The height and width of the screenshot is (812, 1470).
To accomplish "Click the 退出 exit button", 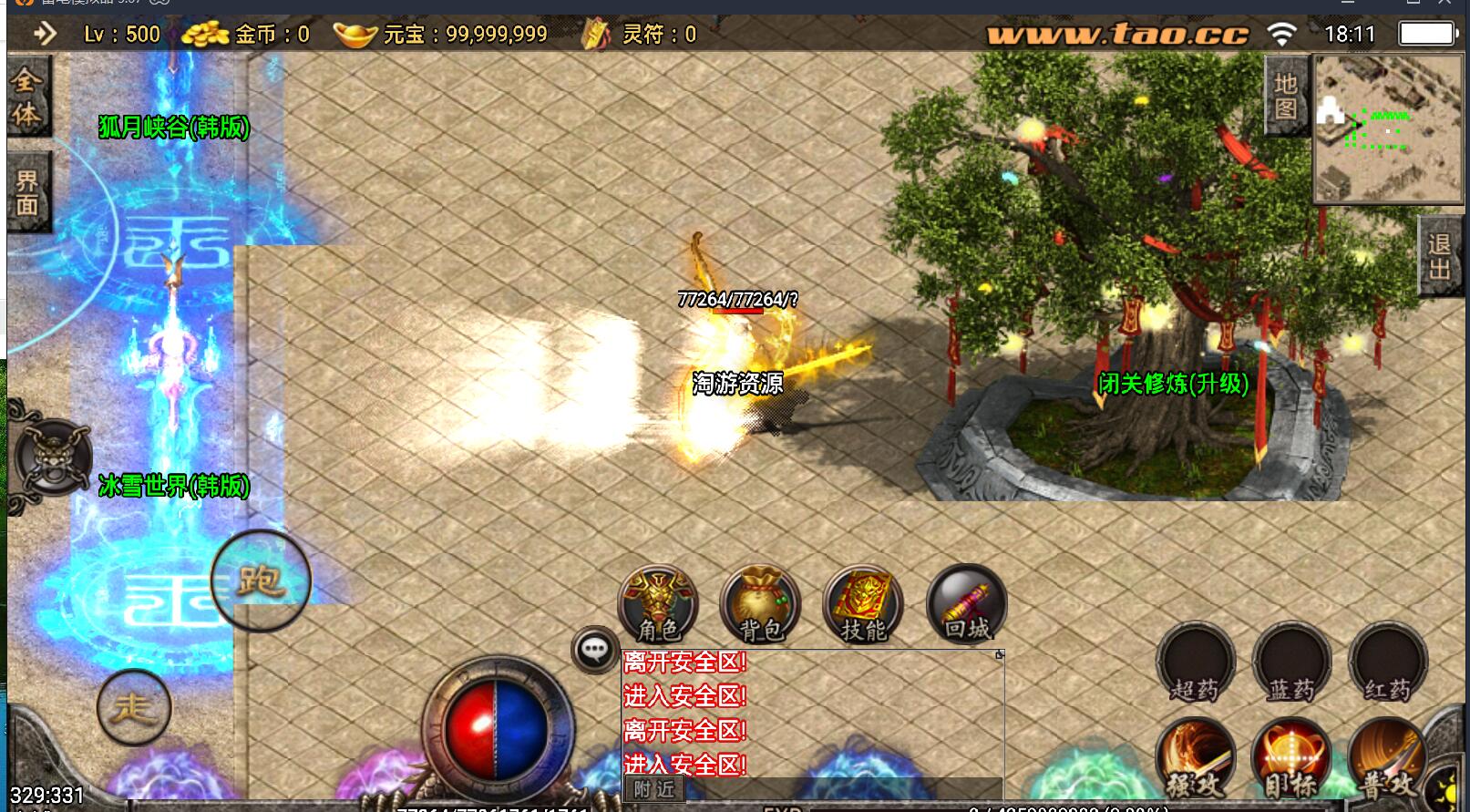I will point(1440,258).
